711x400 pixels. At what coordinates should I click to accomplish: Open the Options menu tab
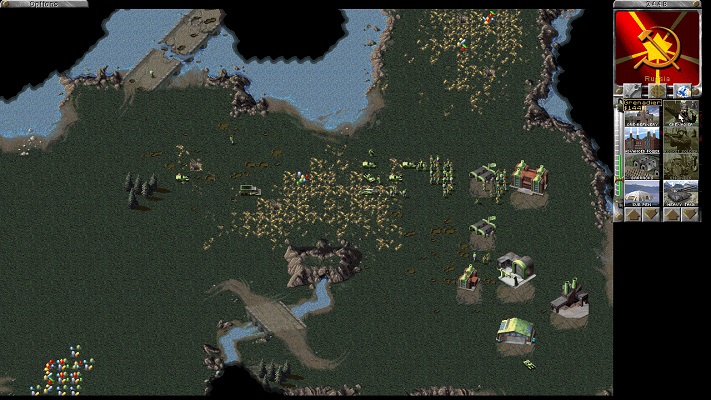[30, 5]
